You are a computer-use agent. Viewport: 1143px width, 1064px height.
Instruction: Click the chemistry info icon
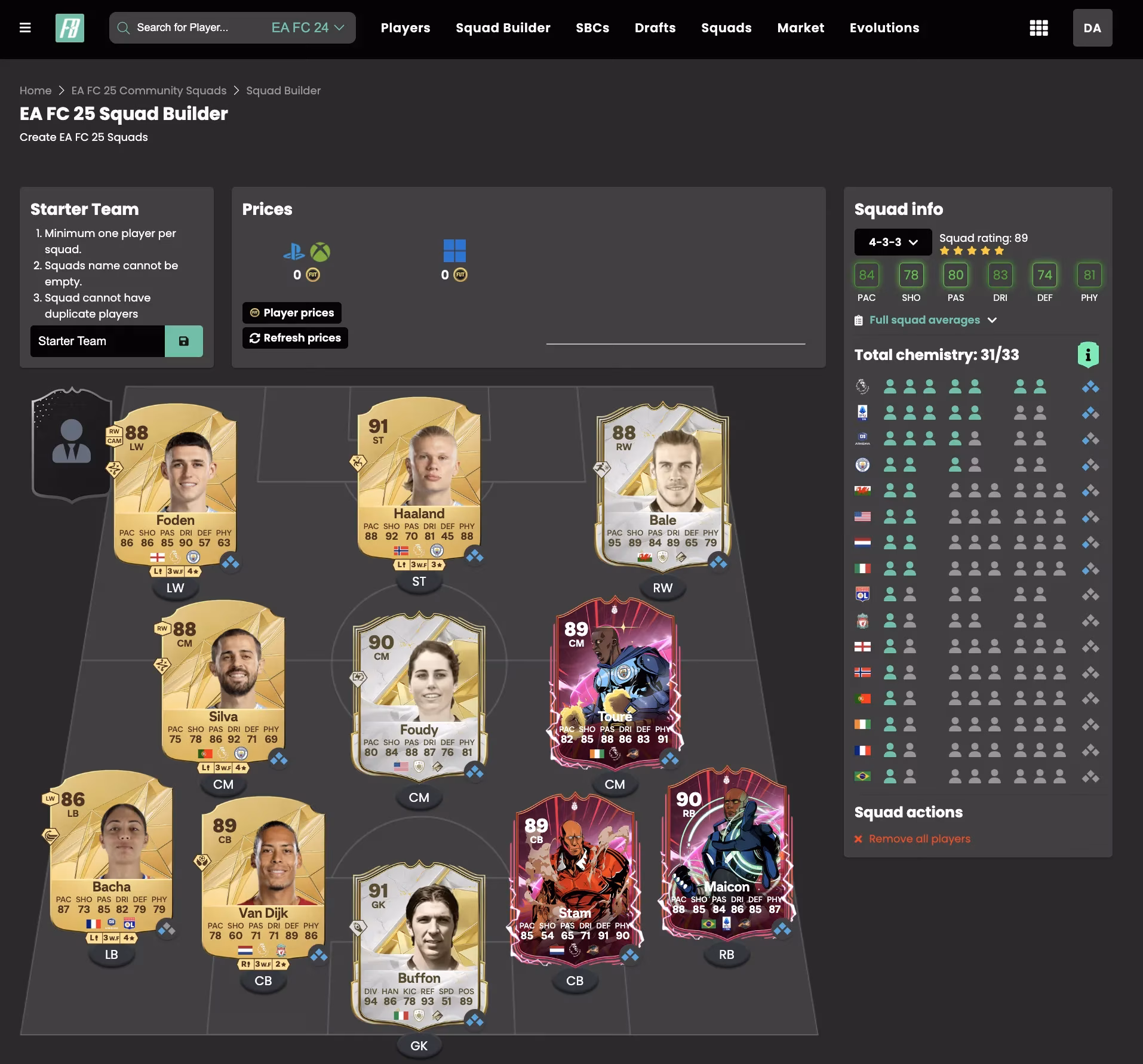point(1089,354)
